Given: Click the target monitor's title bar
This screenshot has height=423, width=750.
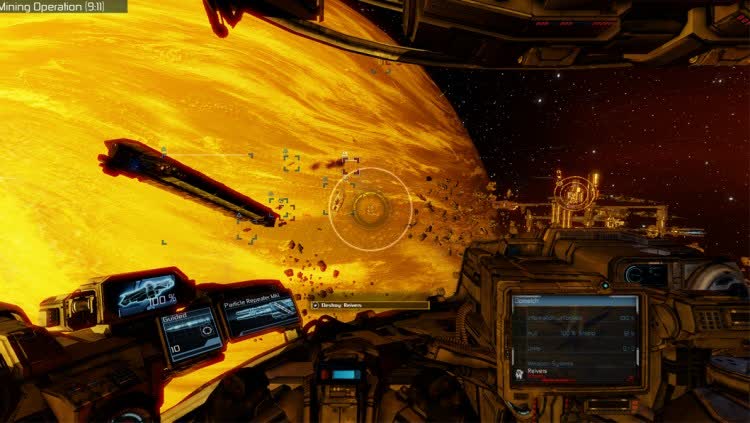Looking at the screenshot, I should tap(574, 301).
